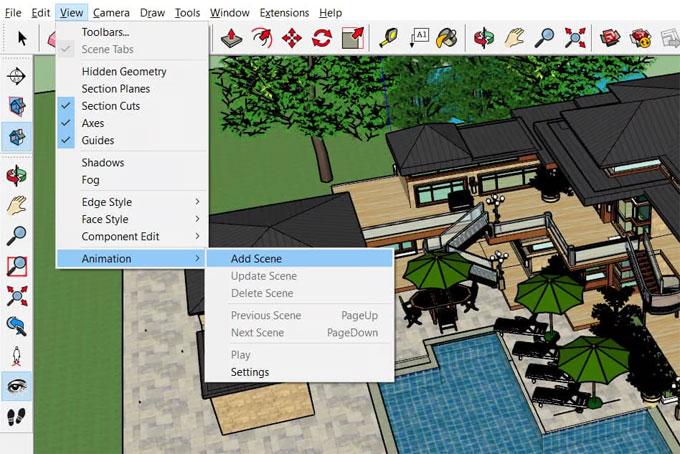Select the arrow Select tool

pyautogui.click(x=22, y=38)
